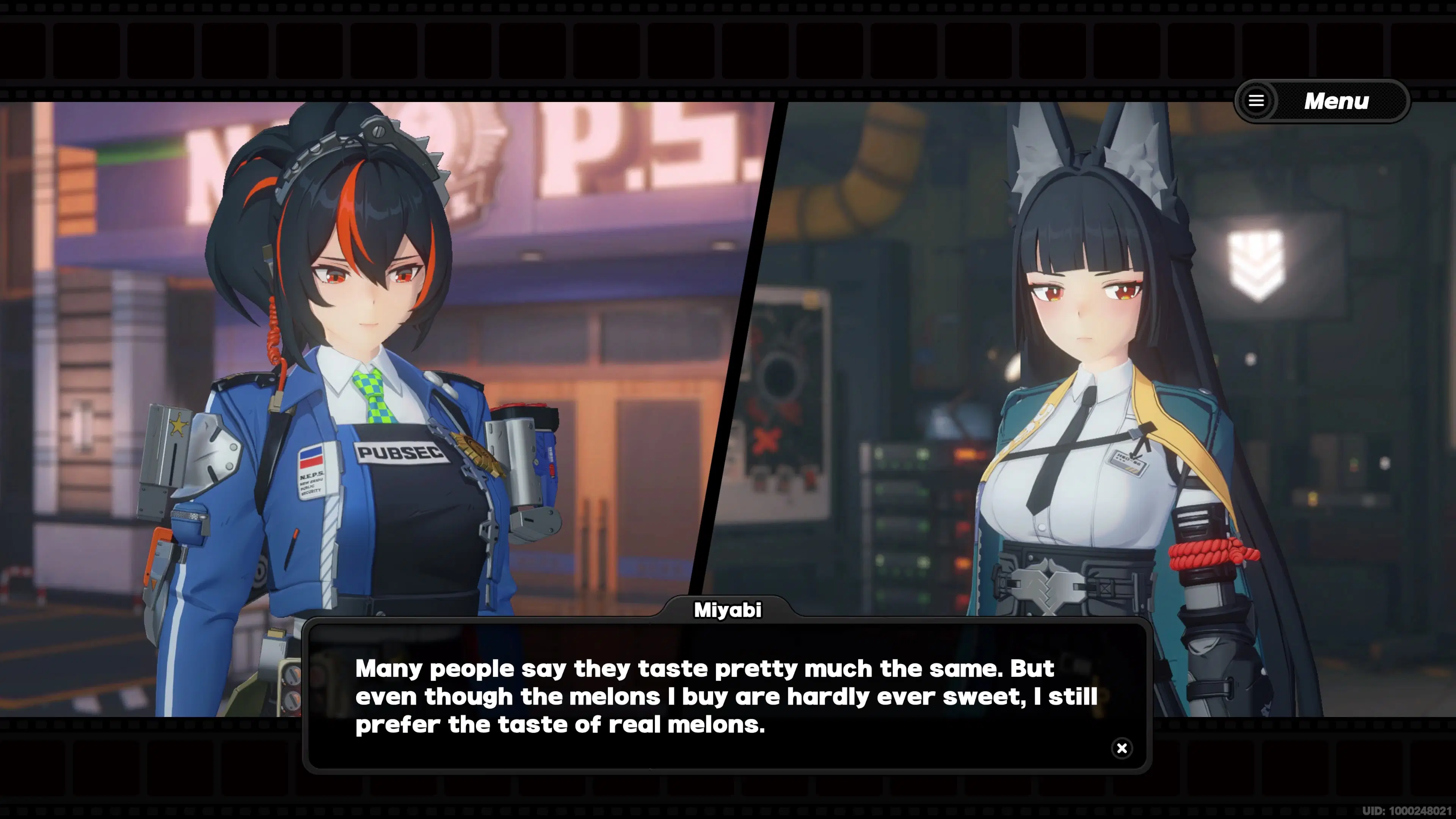Click the Menu button at top right

(1336, 101)
